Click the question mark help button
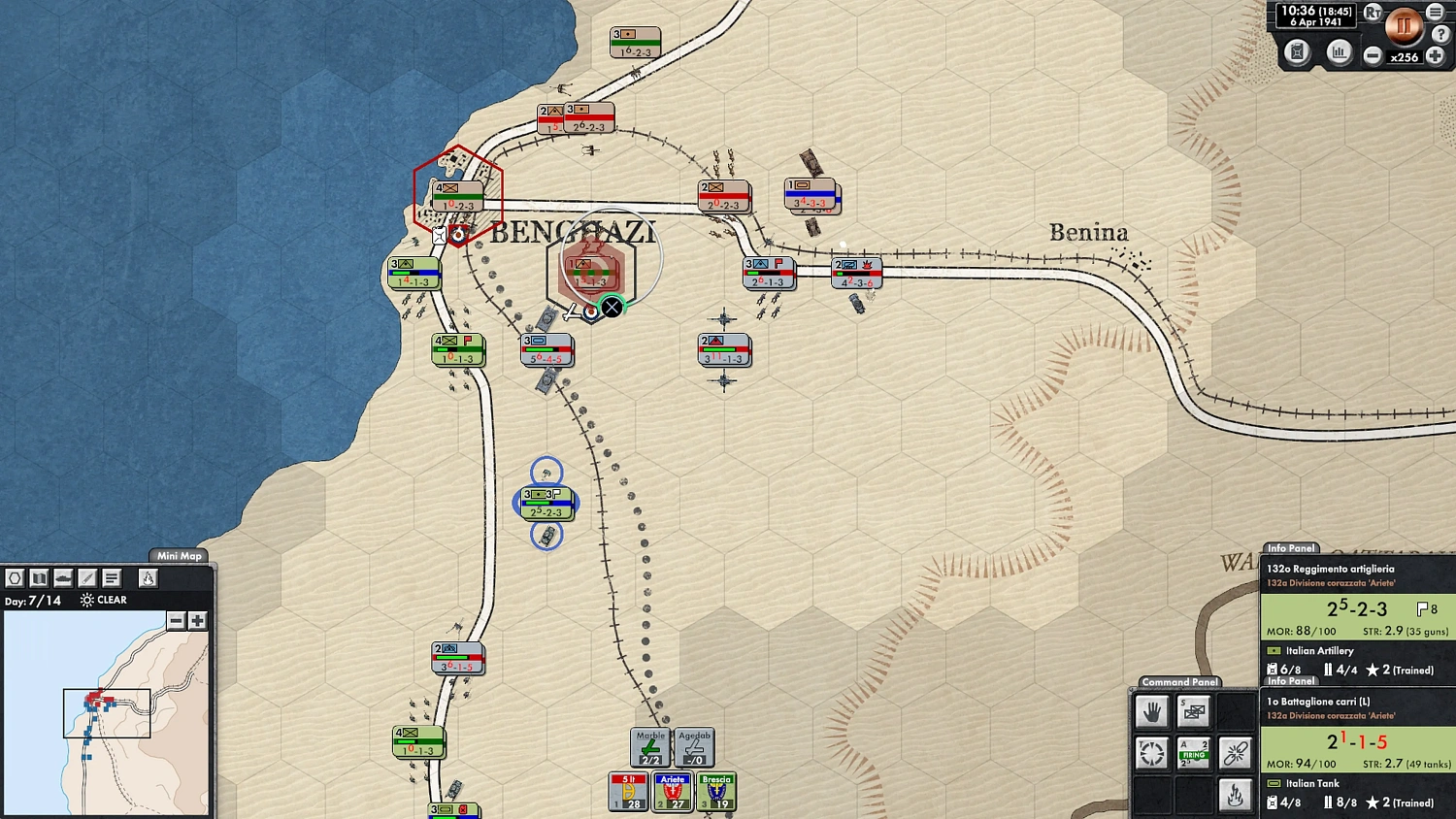The width and height of the screenshot is (1456, 819). (1440, 33)
